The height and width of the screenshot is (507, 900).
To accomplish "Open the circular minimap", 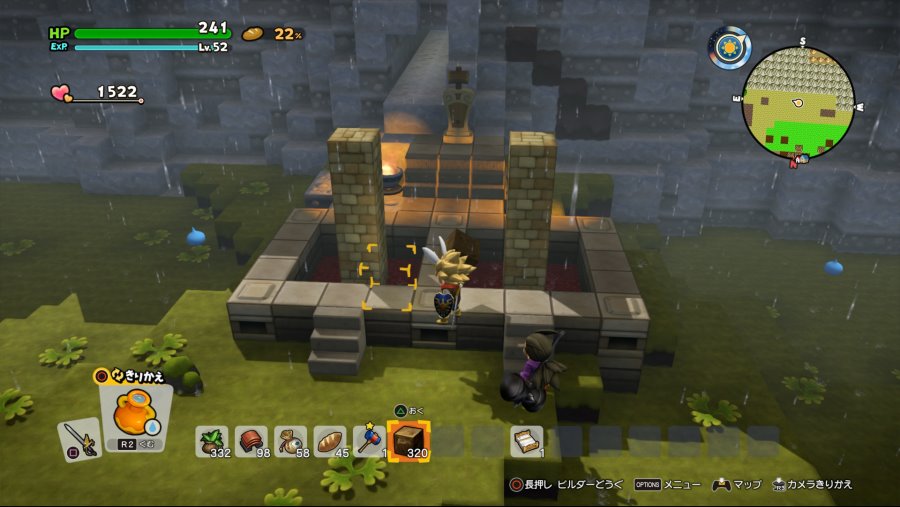I will point(798,102).
